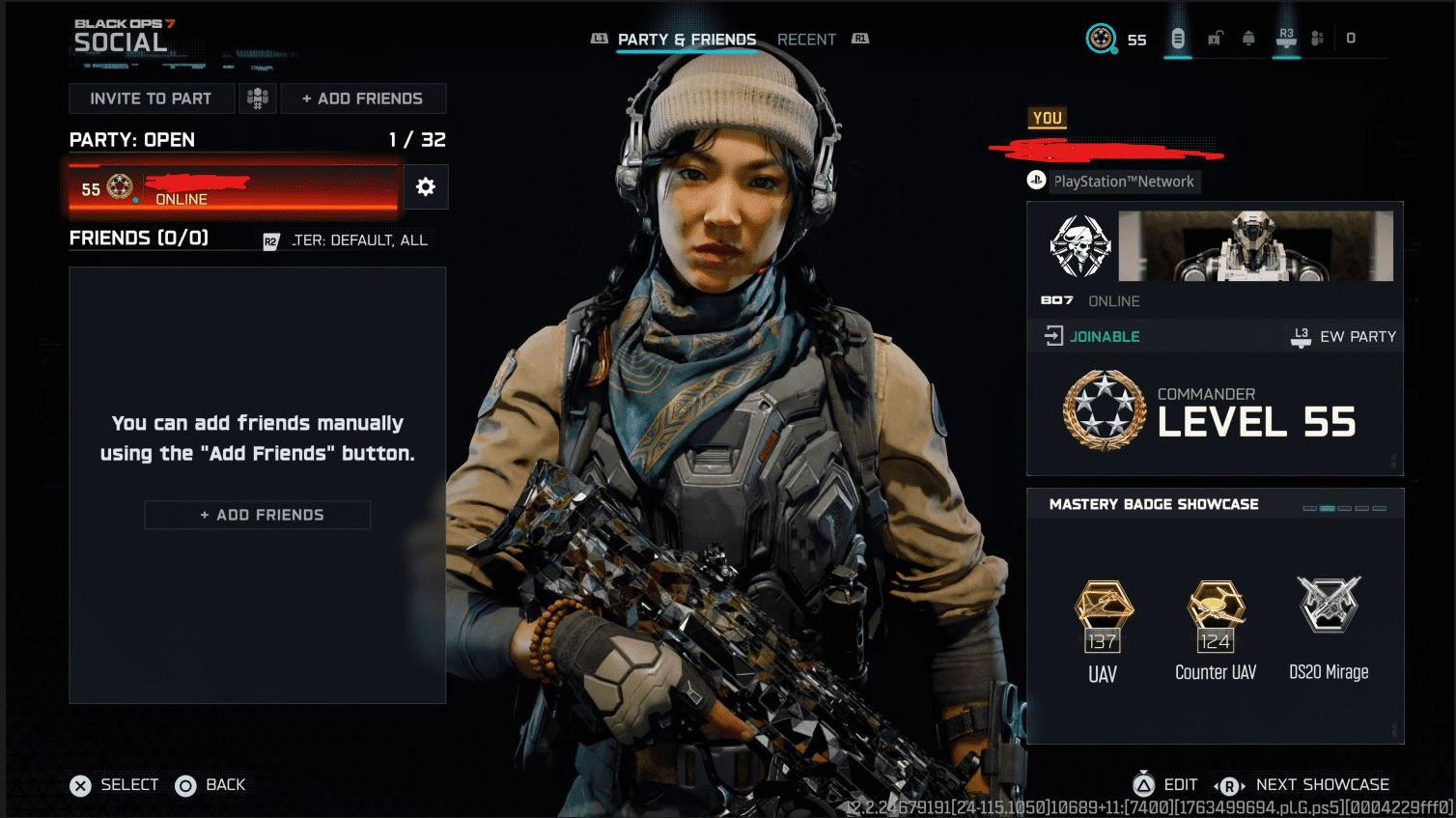This screenshot has width=1456, height=818.
Task: Click the unlocked padlock icon
Action: pyautogui.click(x=1216, y=39)
